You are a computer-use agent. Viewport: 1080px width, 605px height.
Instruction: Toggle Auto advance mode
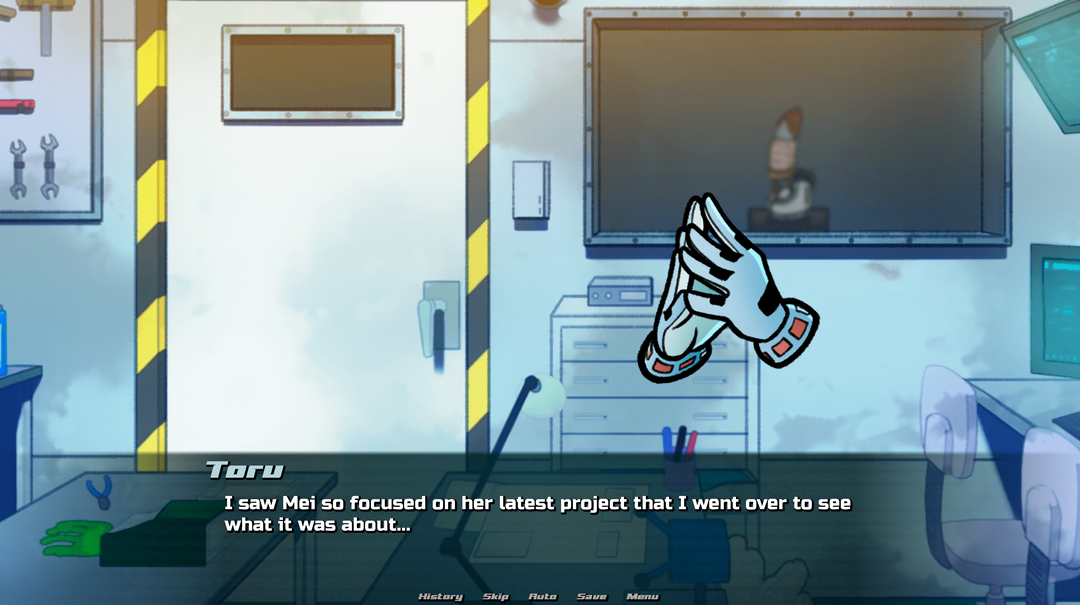pos(542,597)
